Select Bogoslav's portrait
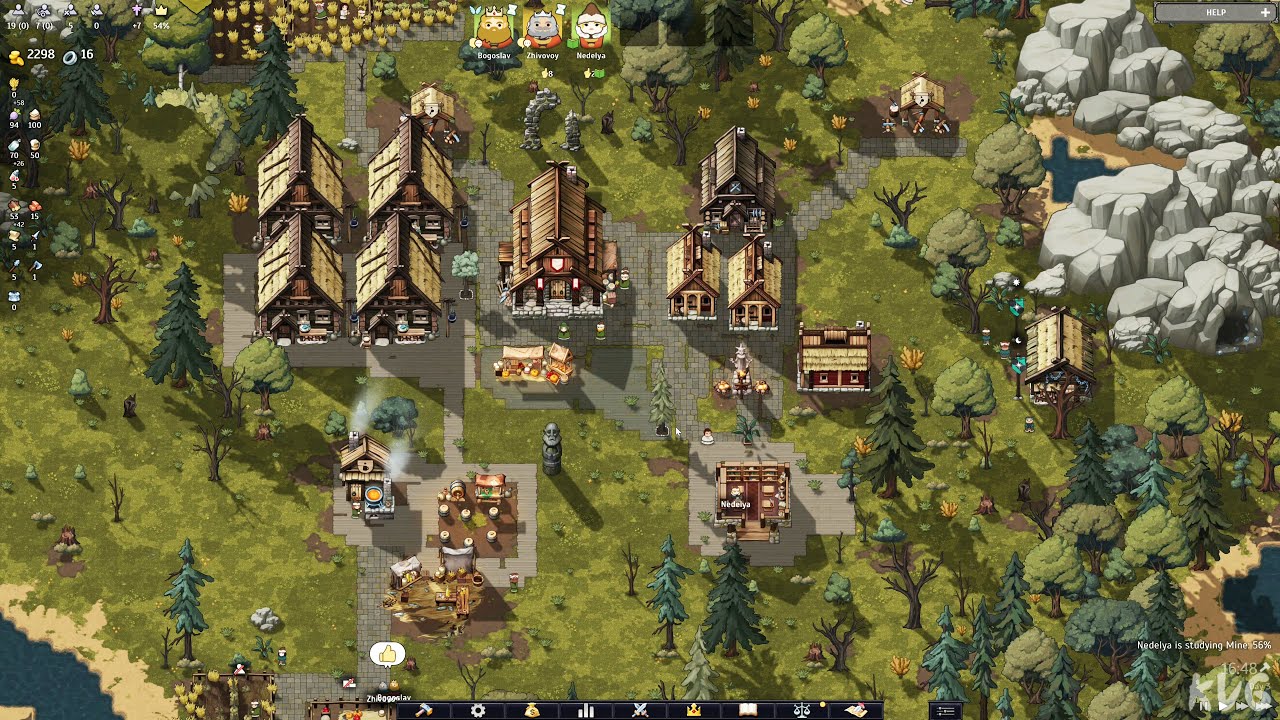The height and width of the screenshot is (720, 1280). pos(493,29)
